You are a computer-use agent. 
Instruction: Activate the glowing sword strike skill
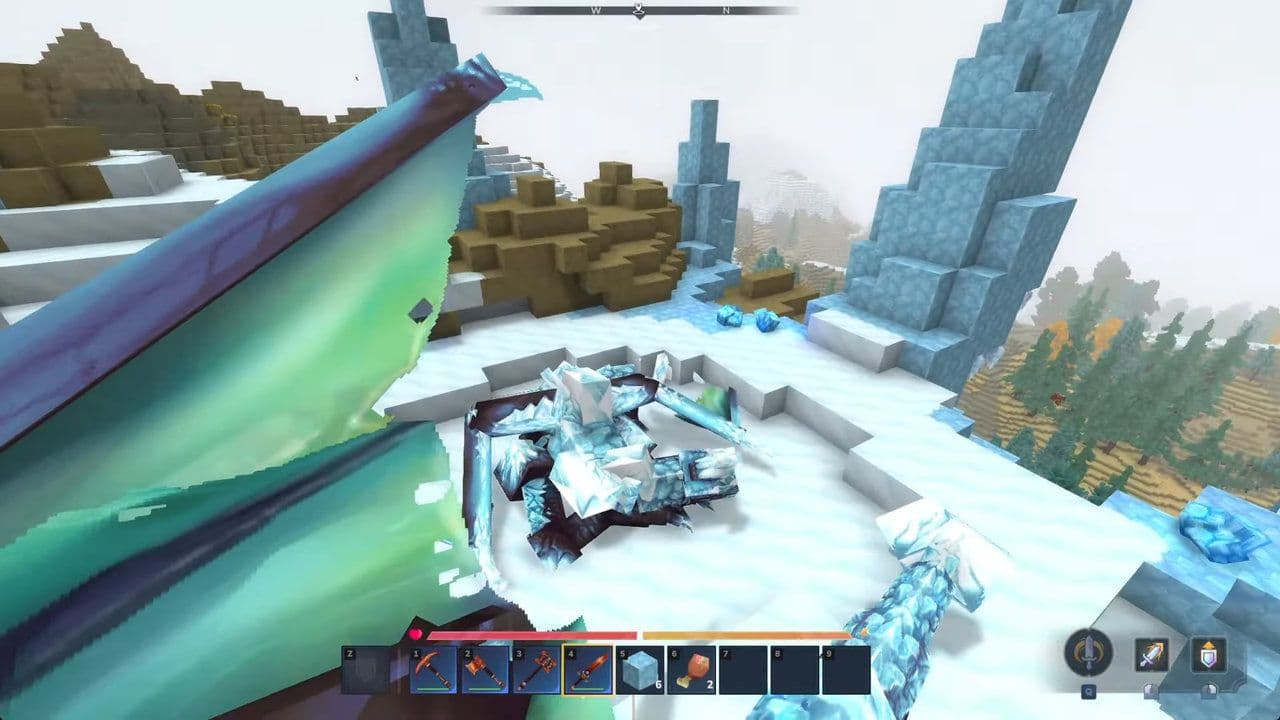click(x=1152, y=654)
